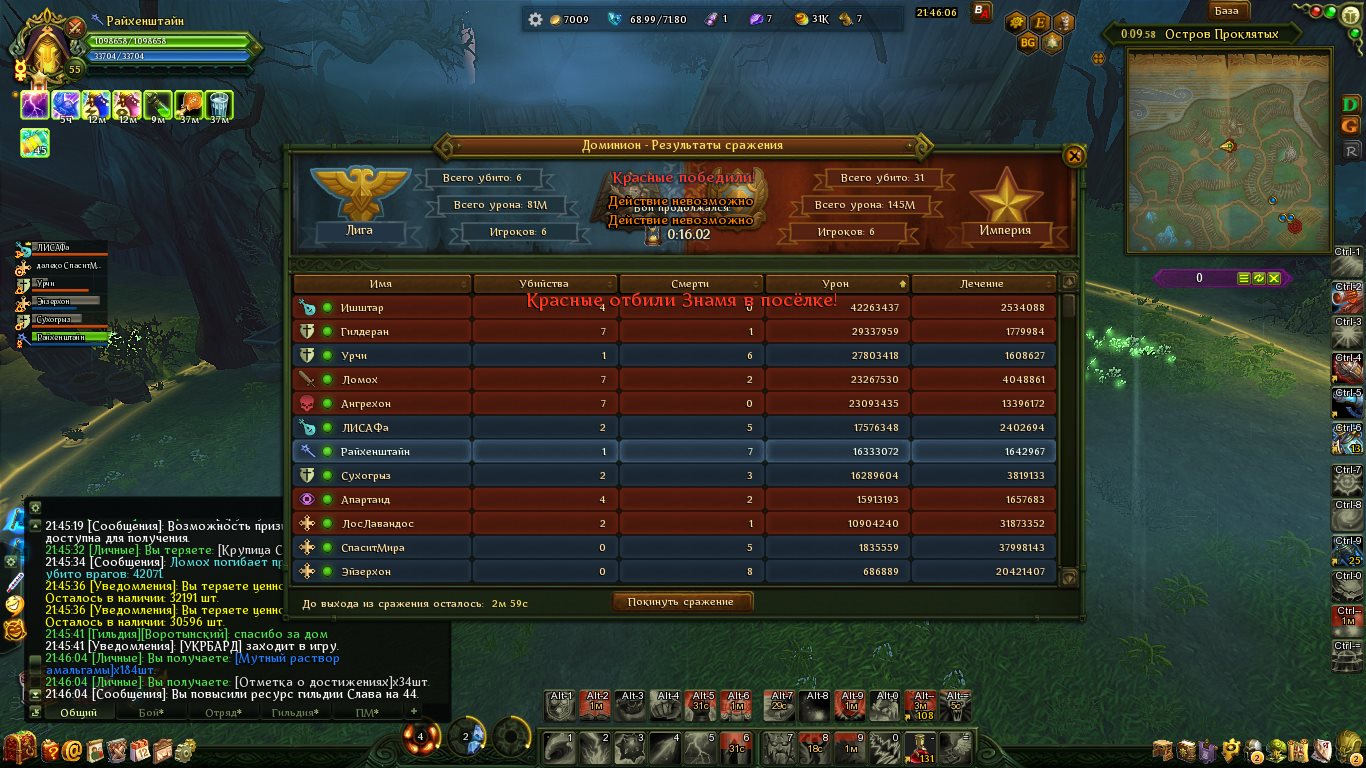Close the battle results window

[x=1074, y=156]
